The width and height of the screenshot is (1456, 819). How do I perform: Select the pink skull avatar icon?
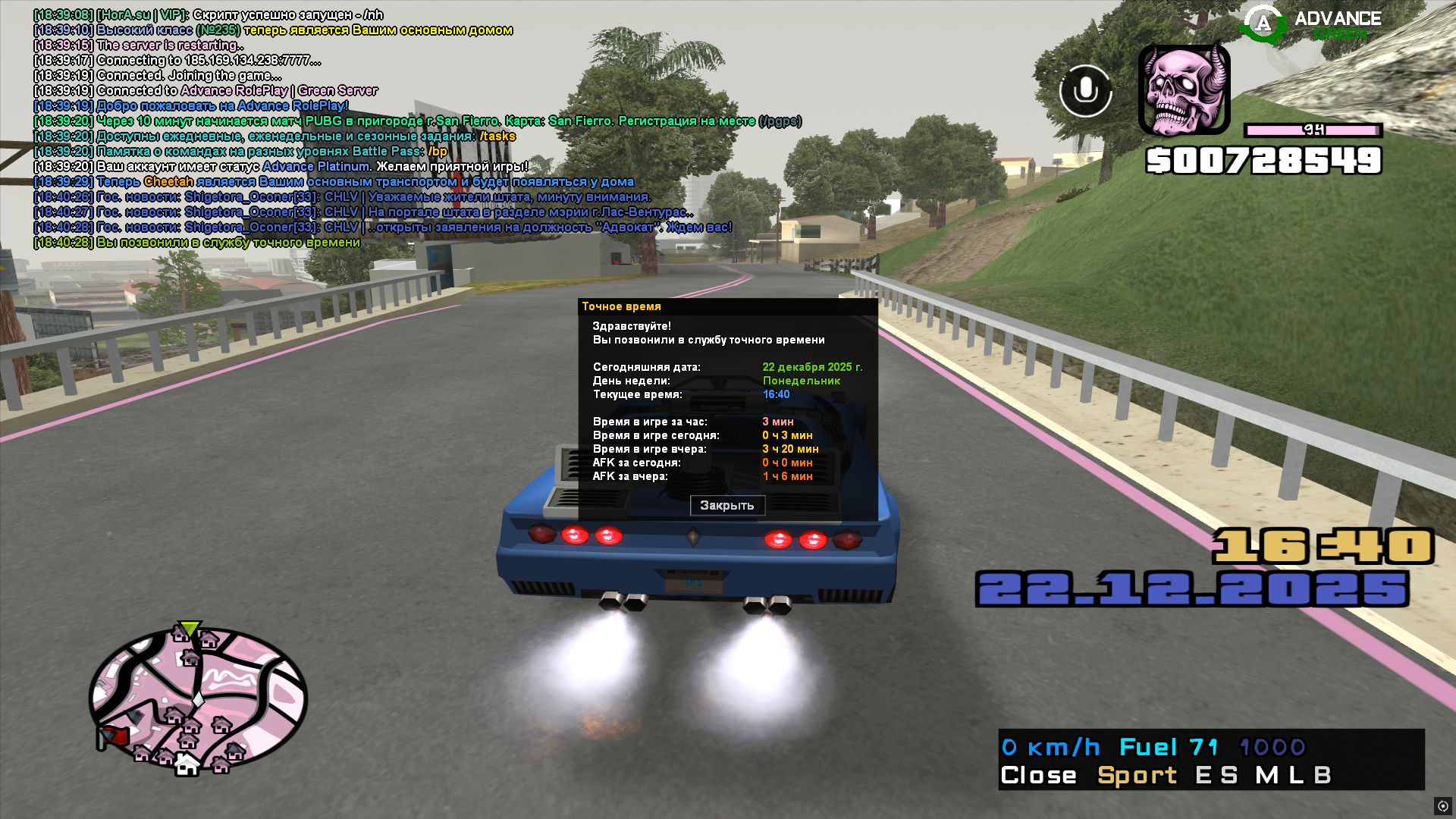(1184, 90)
